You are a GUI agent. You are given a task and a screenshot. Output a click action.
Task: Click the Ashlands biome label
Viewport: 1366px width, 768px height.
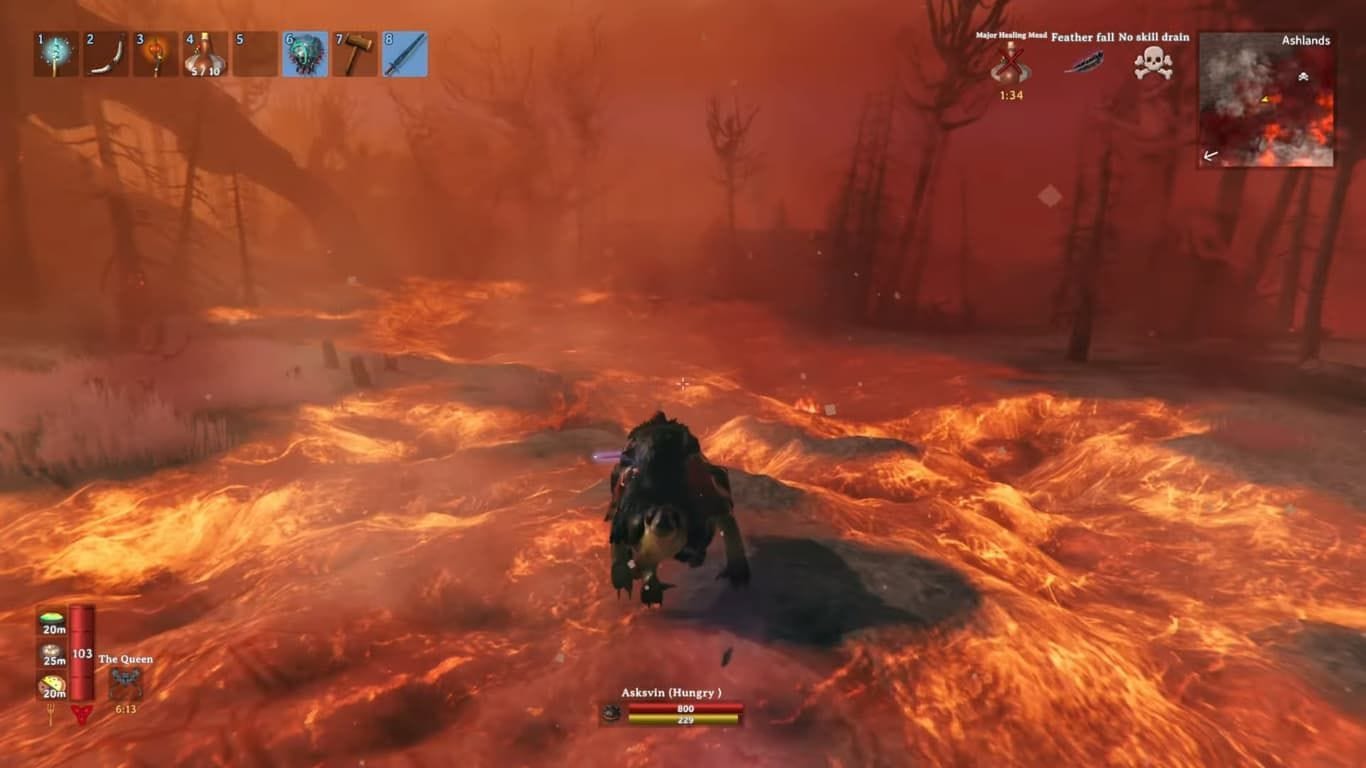tap(1305, 40)
